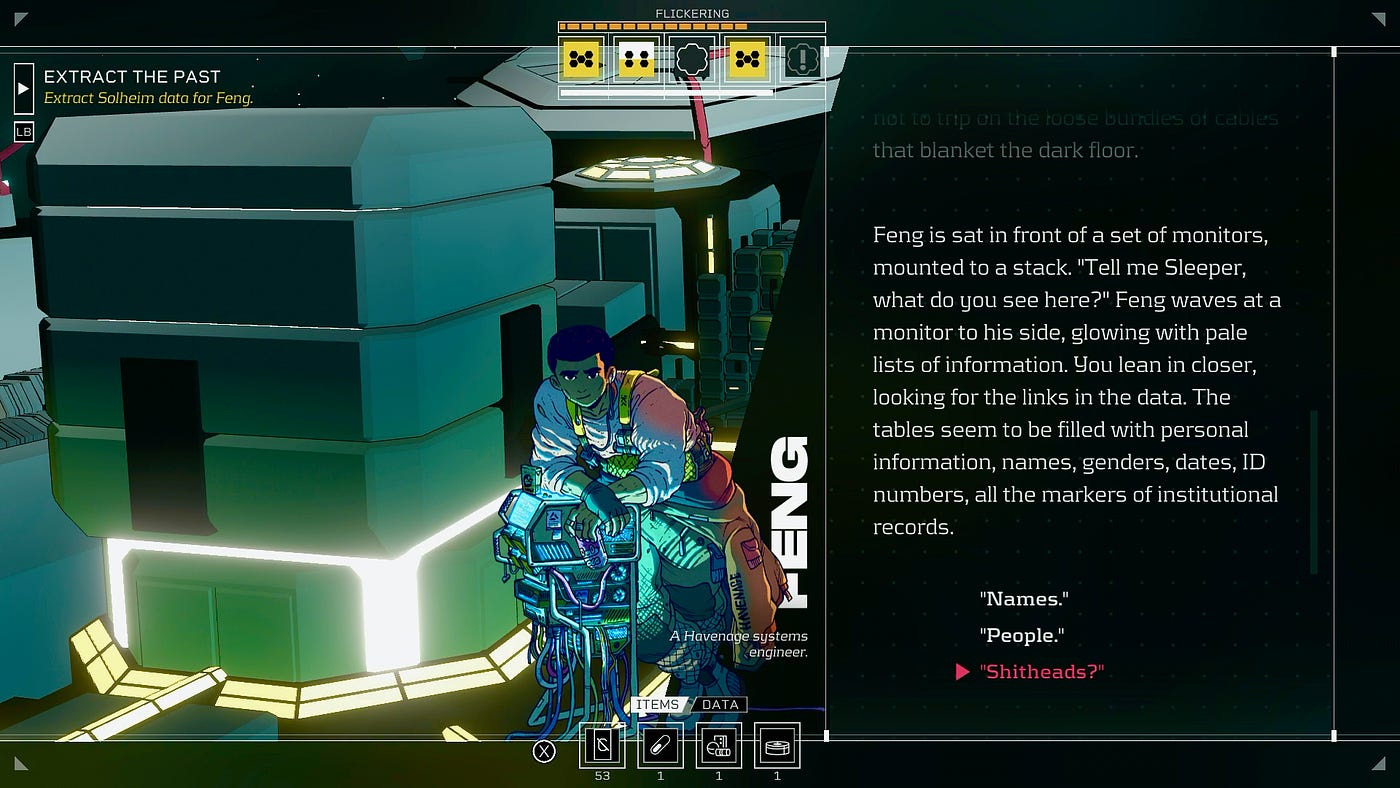Choose the round canister item slot
This screenshot has width=1400, height=788.
tap(777, 746)
